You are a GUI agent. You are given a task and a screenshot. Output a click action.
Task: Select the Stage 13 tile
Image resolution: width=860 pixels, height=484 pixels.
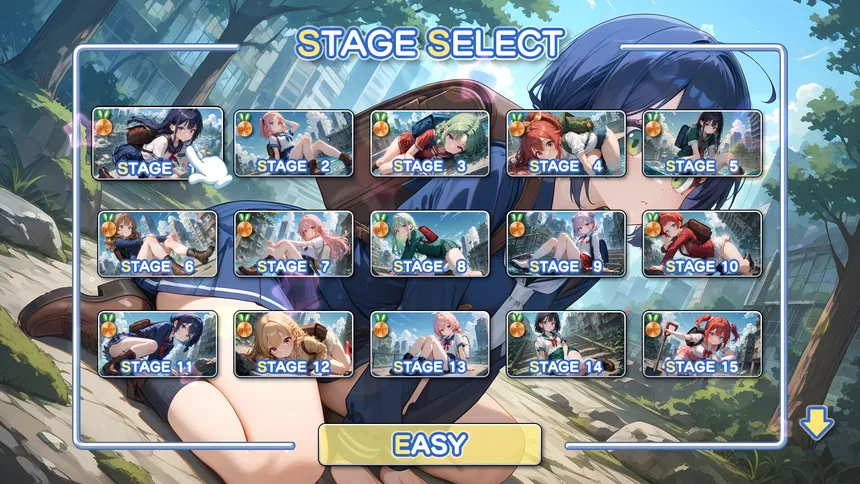pos(430,344)
